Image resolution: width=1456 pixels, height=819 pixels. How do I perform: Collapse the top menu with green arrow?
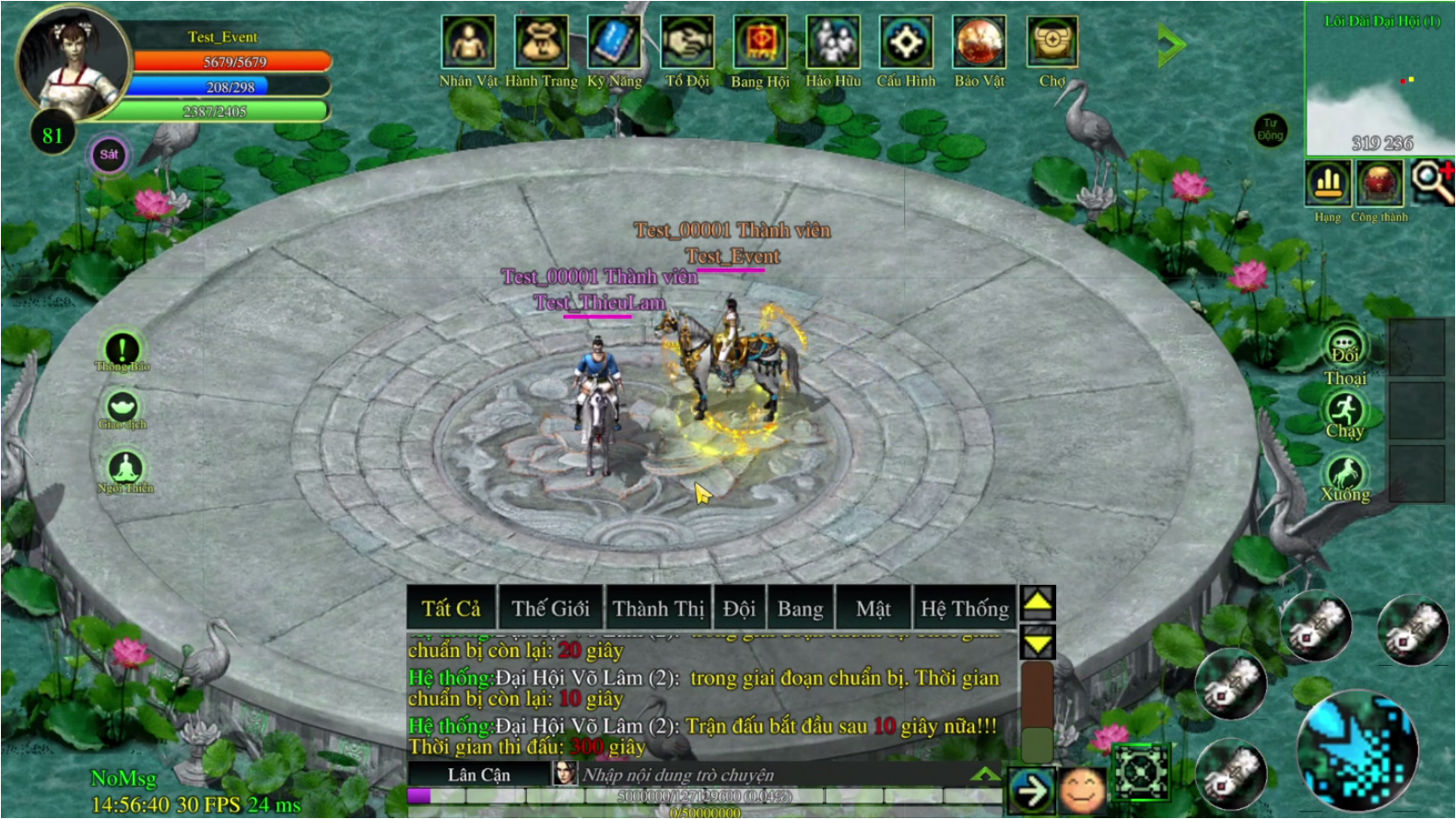pos(1171,44)
